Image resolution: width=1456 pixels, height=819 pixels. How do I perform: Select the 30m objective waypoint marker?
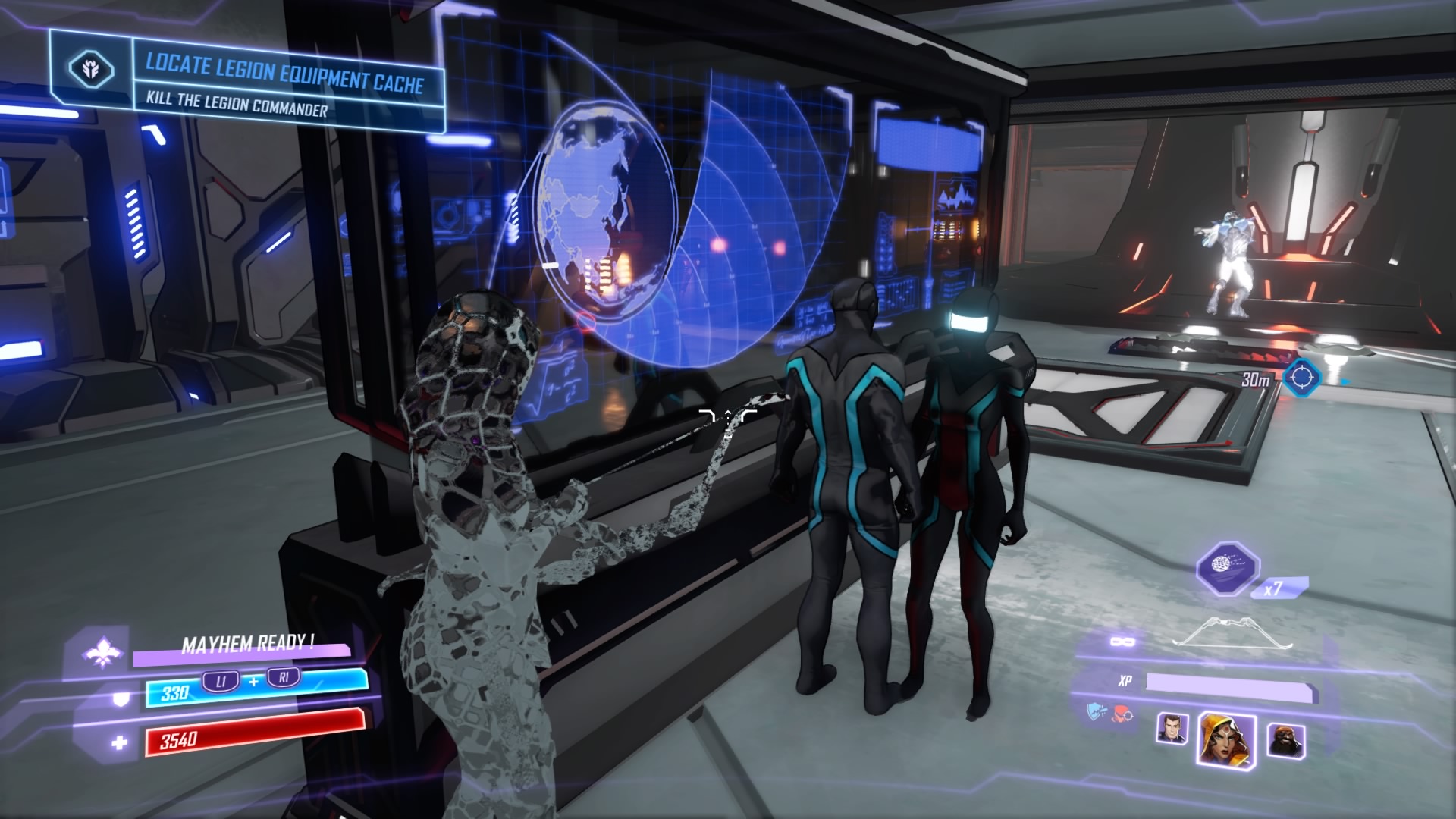tap(1302, 376)
